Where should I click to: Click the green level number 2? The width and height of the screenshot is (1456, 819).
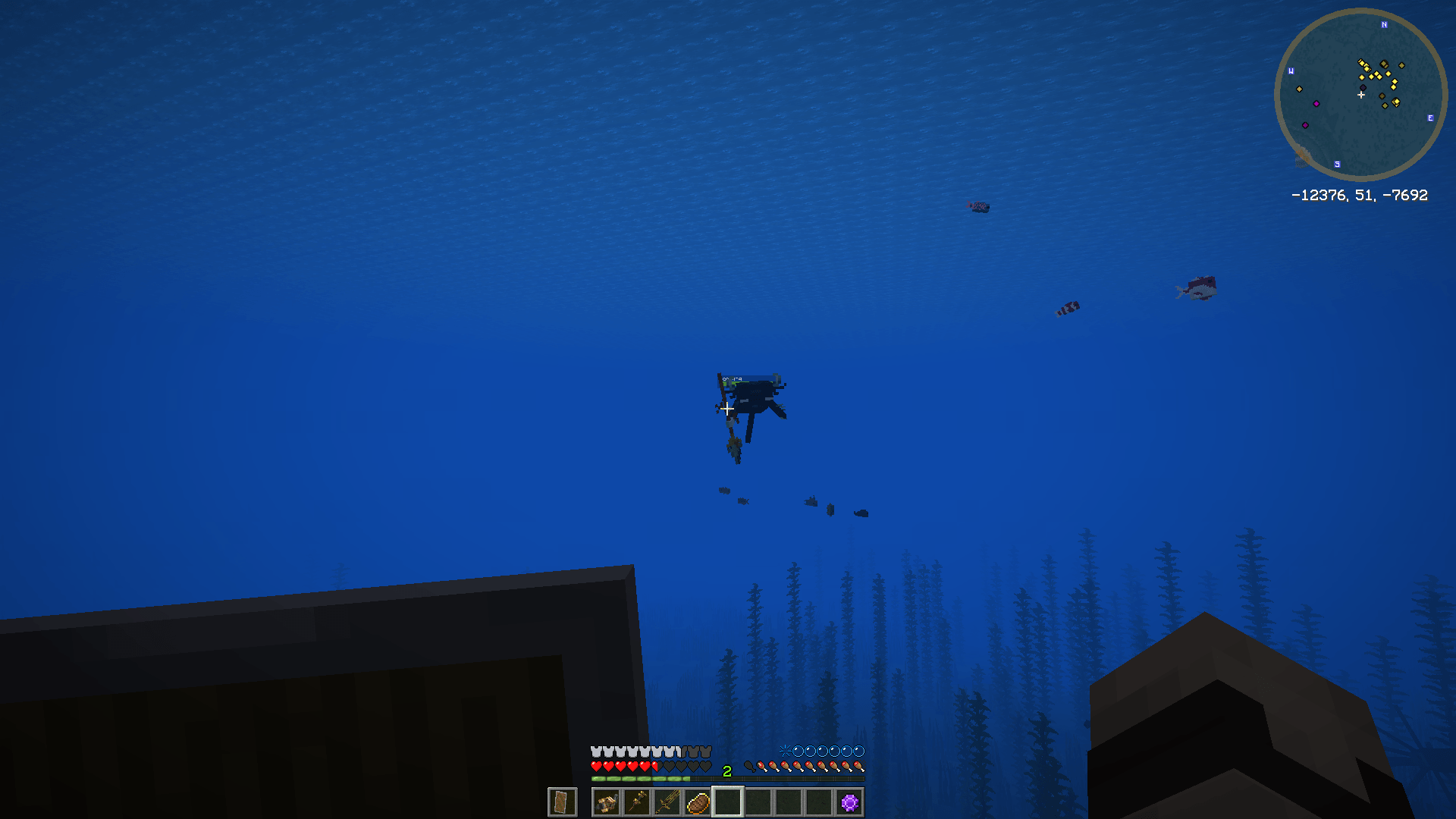726,770
